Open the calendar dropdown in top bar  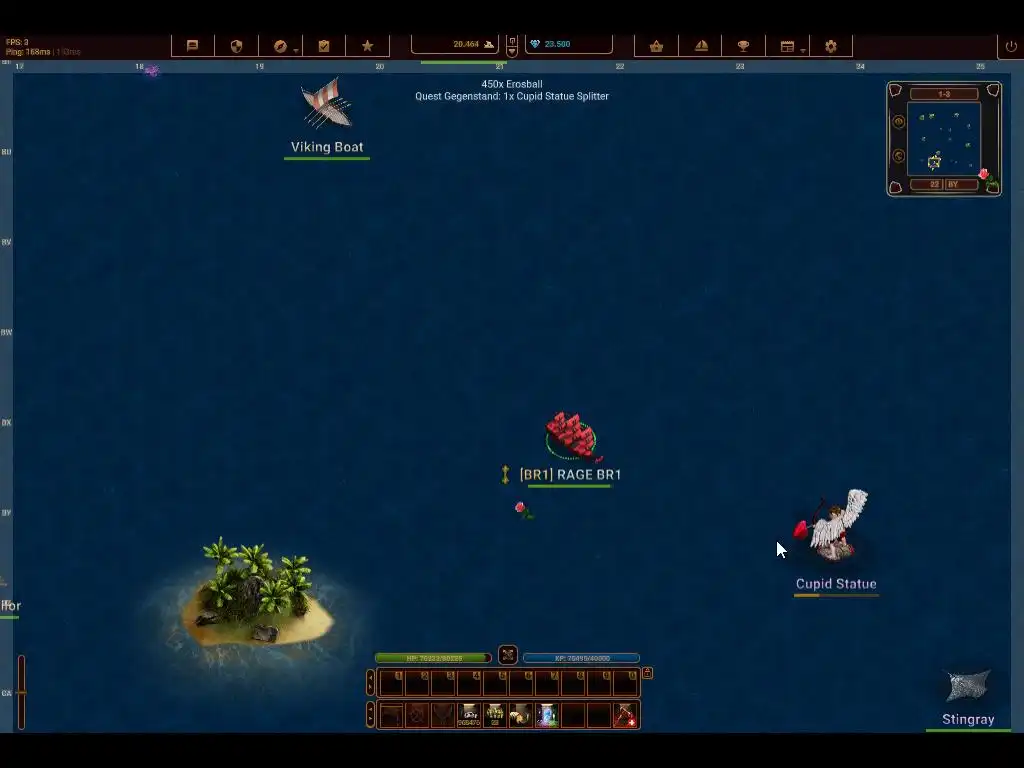click(x=788, y=46)
